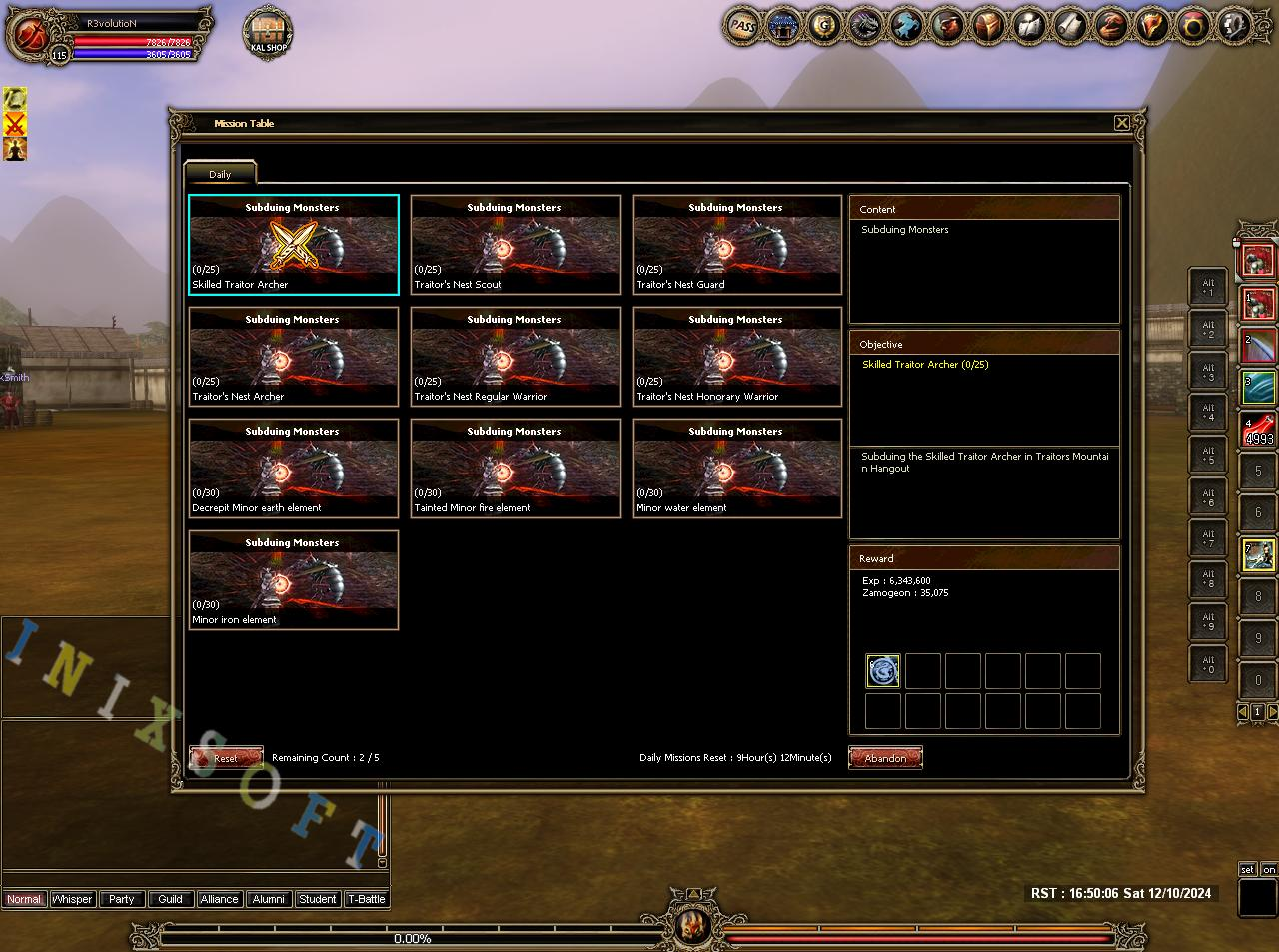The width and height of the screenshot is (1279, 952).
Task: Use the red potion in hotbar slot 4
Action: [1258, 431]
